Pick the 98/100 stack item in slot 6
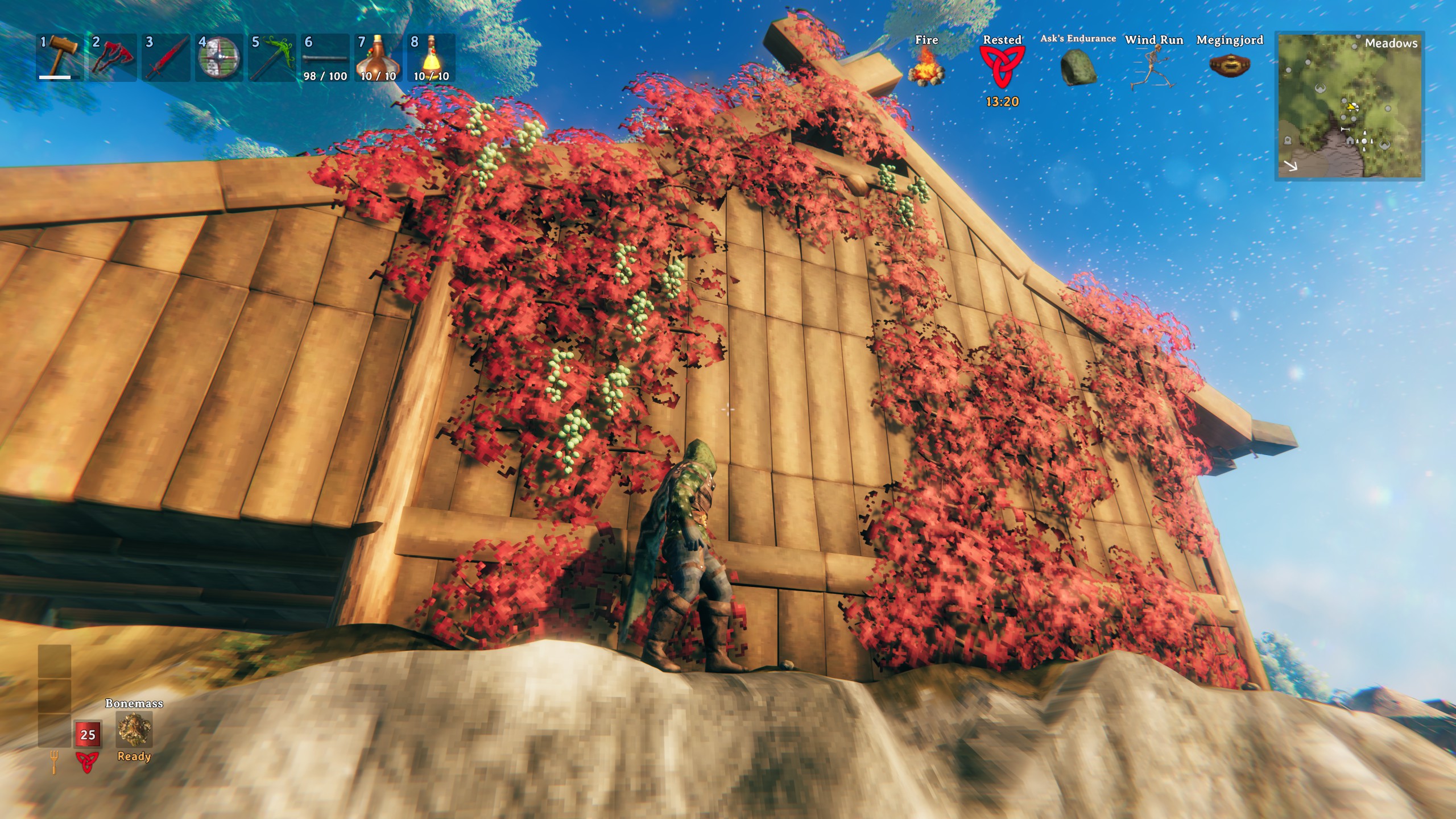 pos(325,57)
